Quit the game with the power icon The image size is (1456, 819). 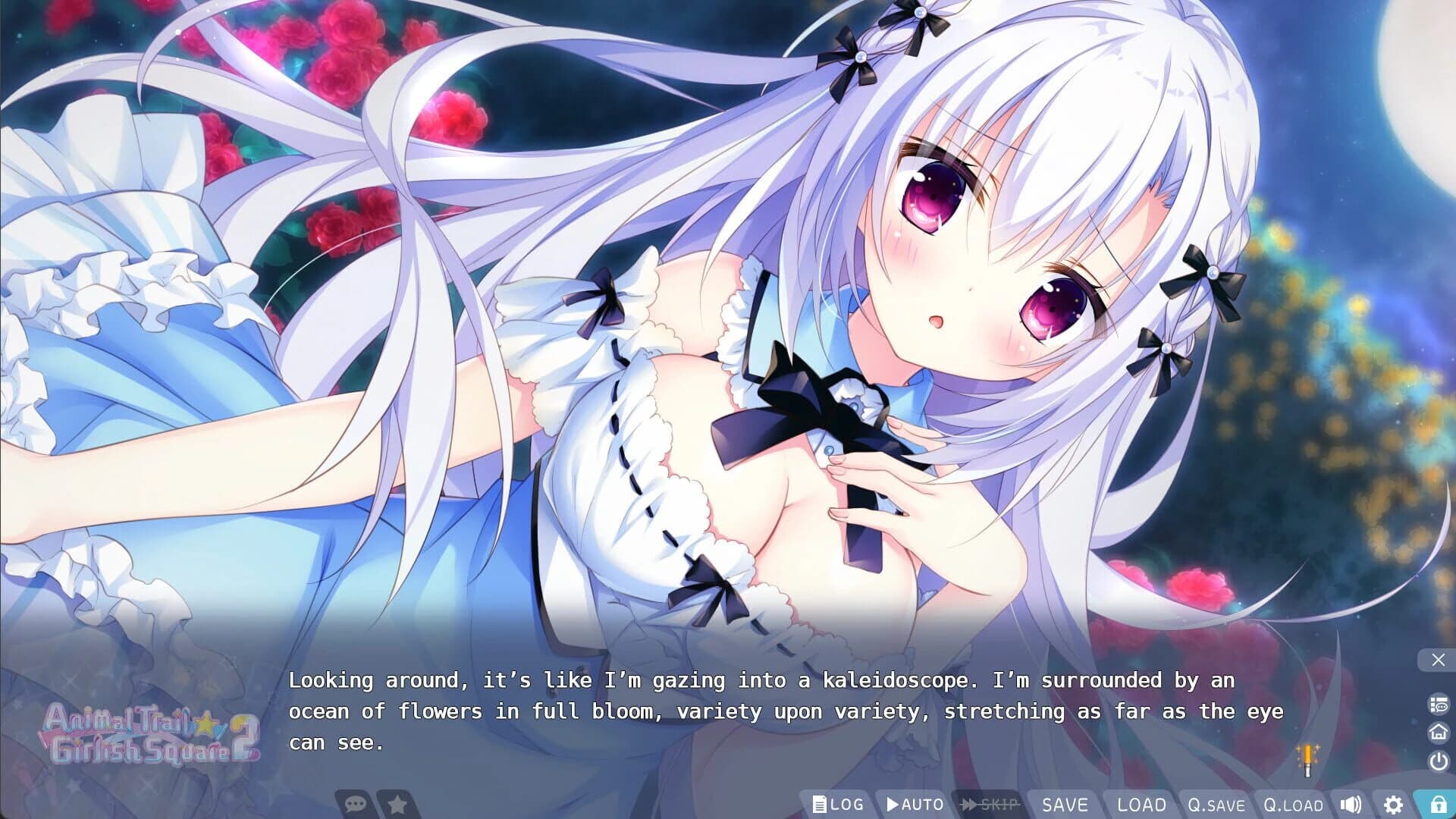1437,759
